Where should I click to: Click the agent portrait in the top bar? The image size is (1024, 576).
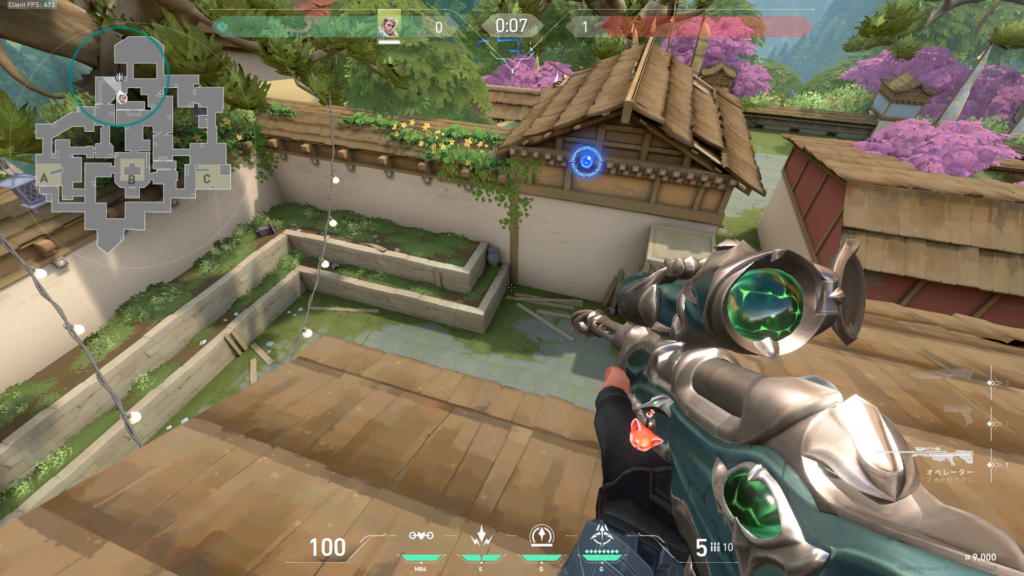coord(389,25)
